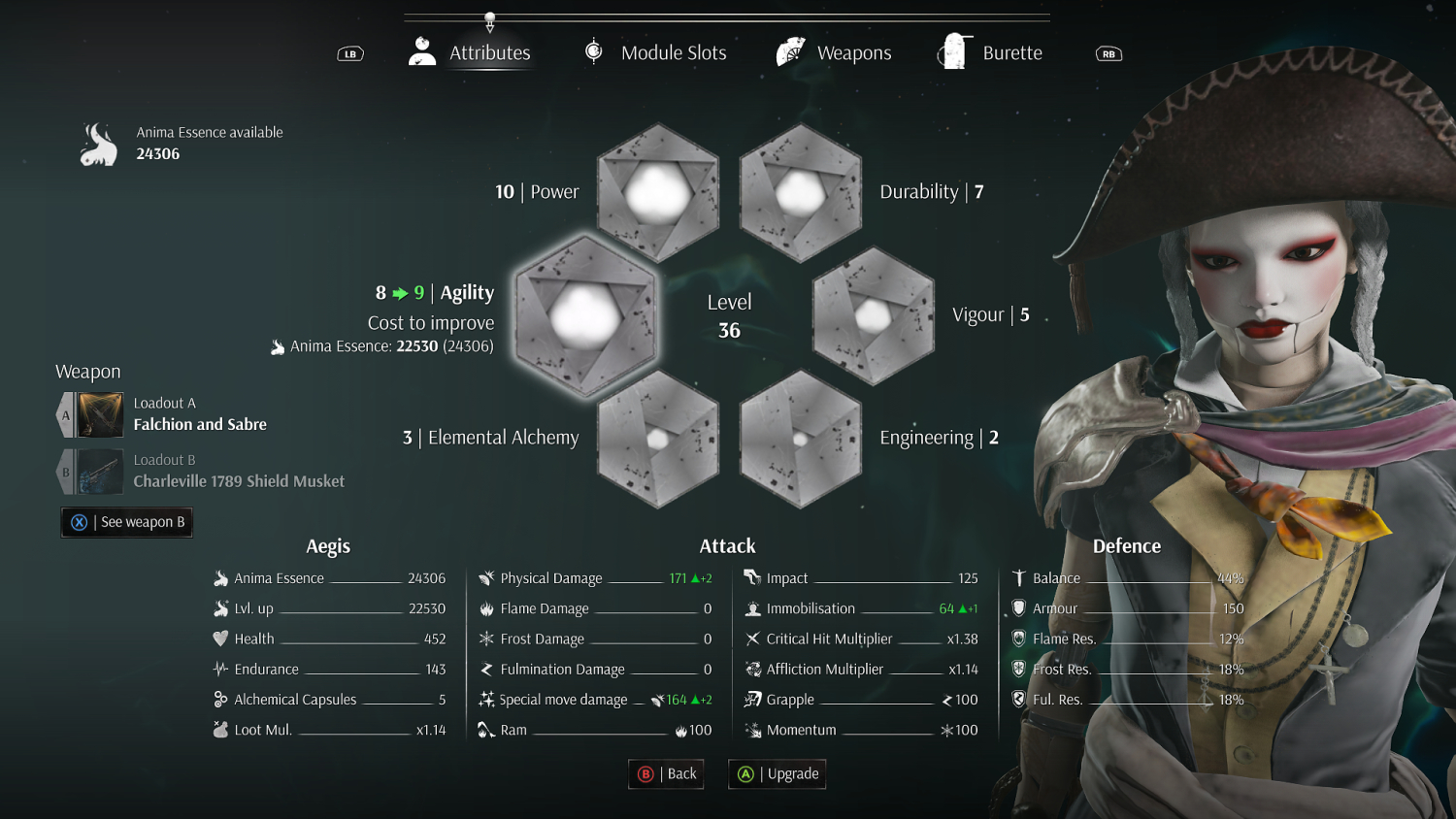Click the See weapon B button
This screenshot has width=1456, height=819.
click(127, 522)
